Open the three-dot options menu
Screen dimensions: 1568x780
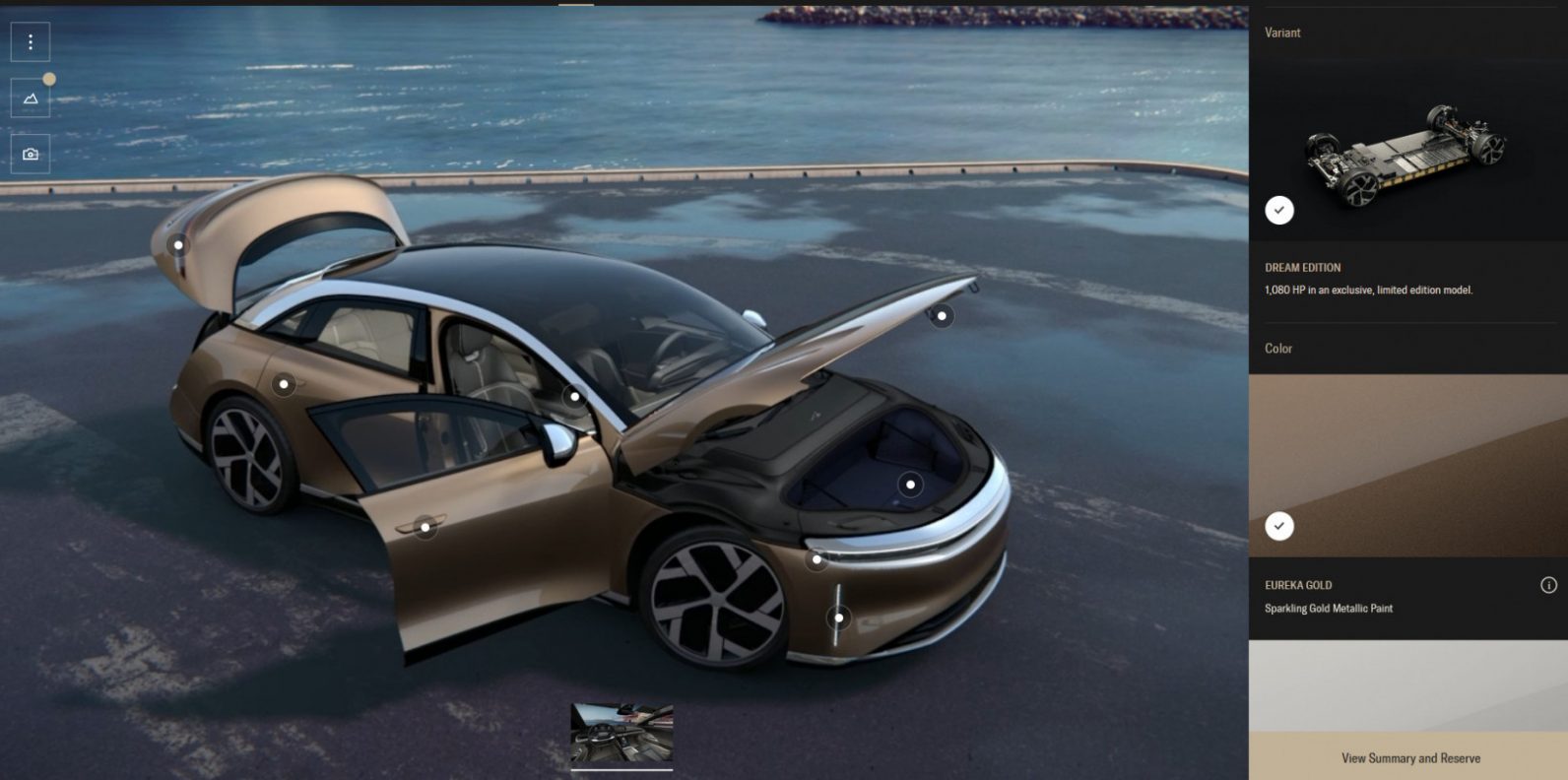(x=30, y=42)
